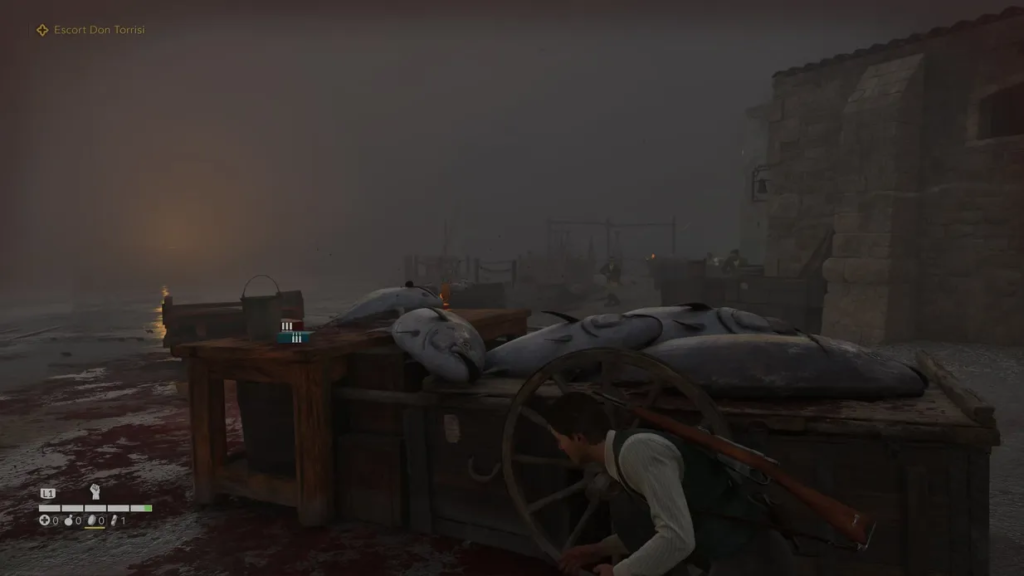Choose the round bomb throwable icon
The height and width of the screenshot is (576, 1024).
[67, 520]
